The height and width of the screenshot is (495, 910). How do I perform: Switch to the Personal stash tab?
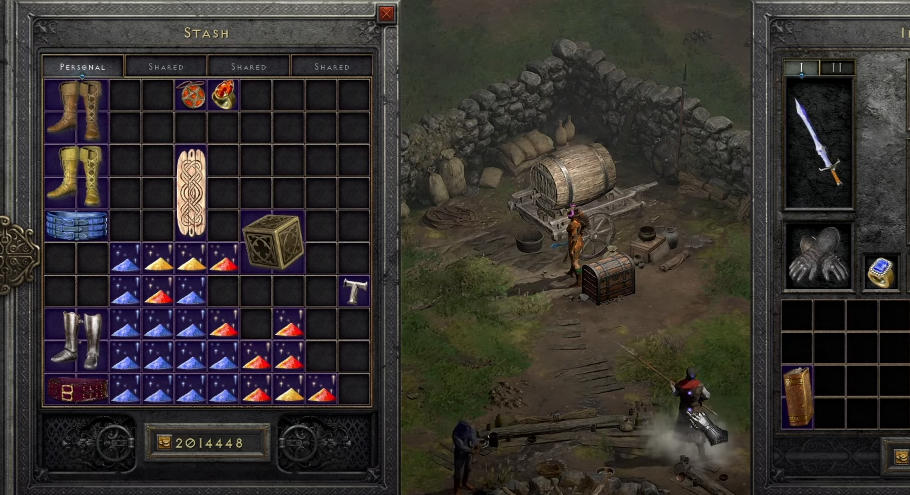(83, 67)
